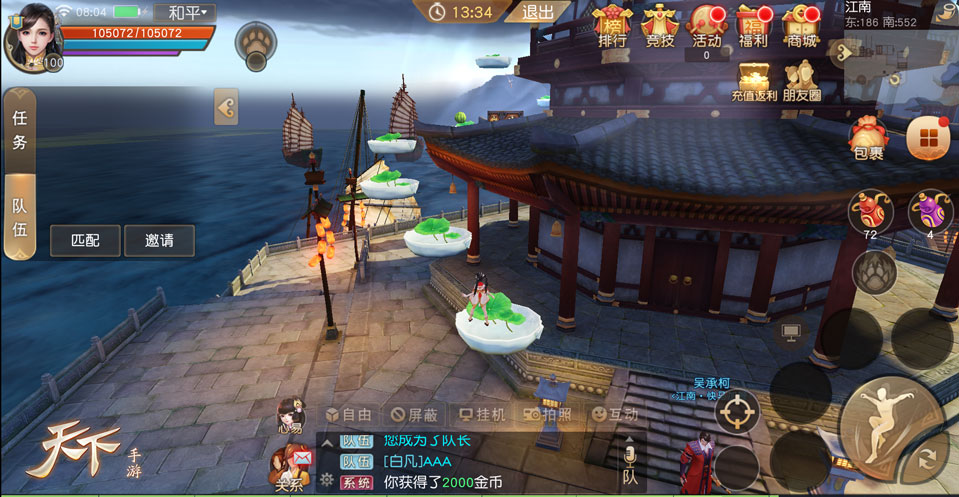Open the 充值返利 recharge rebate chest
959x497 pixels.
pos(755,82)
